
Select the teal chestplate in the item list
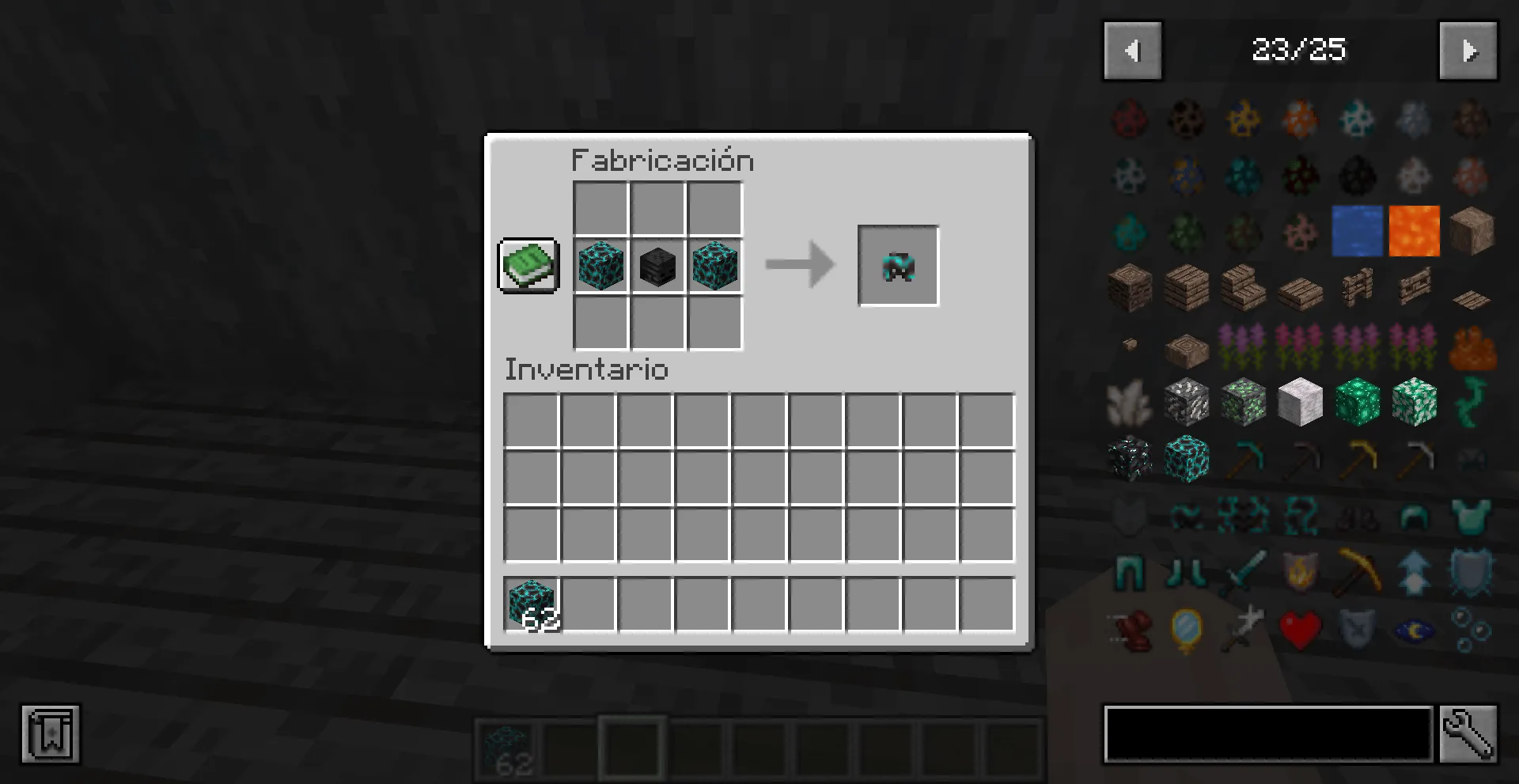point(1472,516)
